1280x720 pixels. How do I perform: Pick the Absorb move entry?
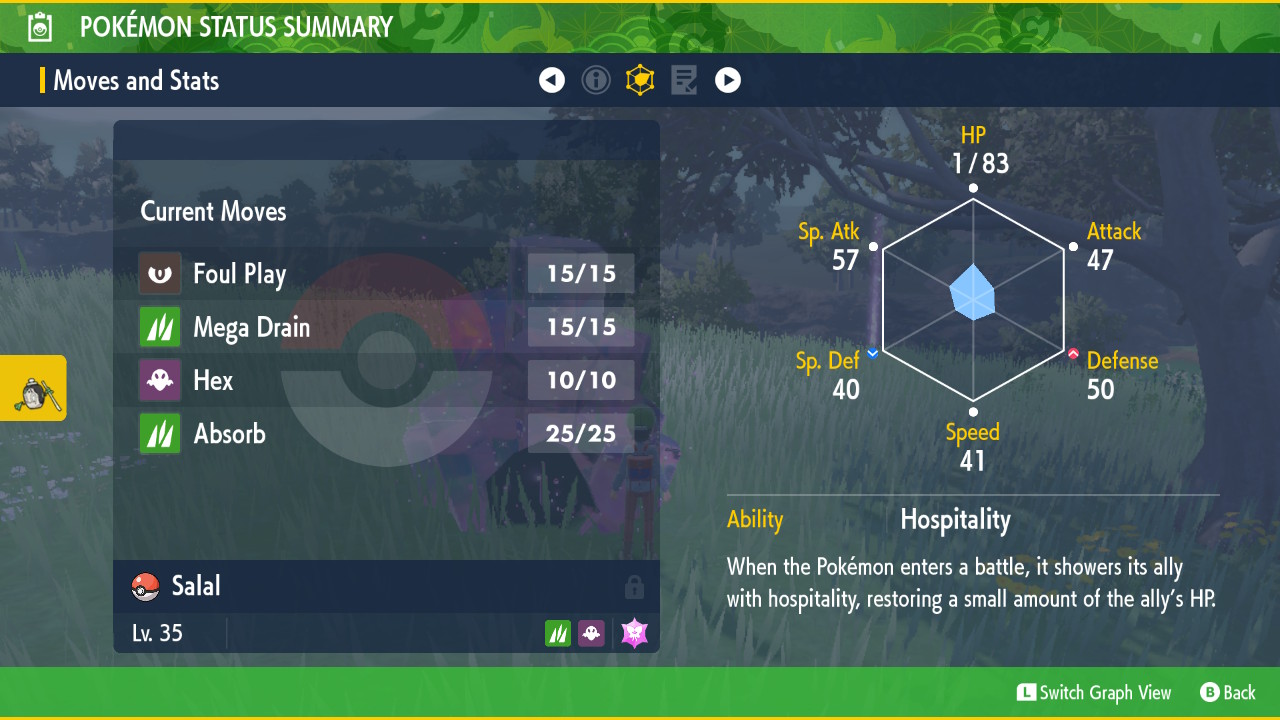[386, 433]
